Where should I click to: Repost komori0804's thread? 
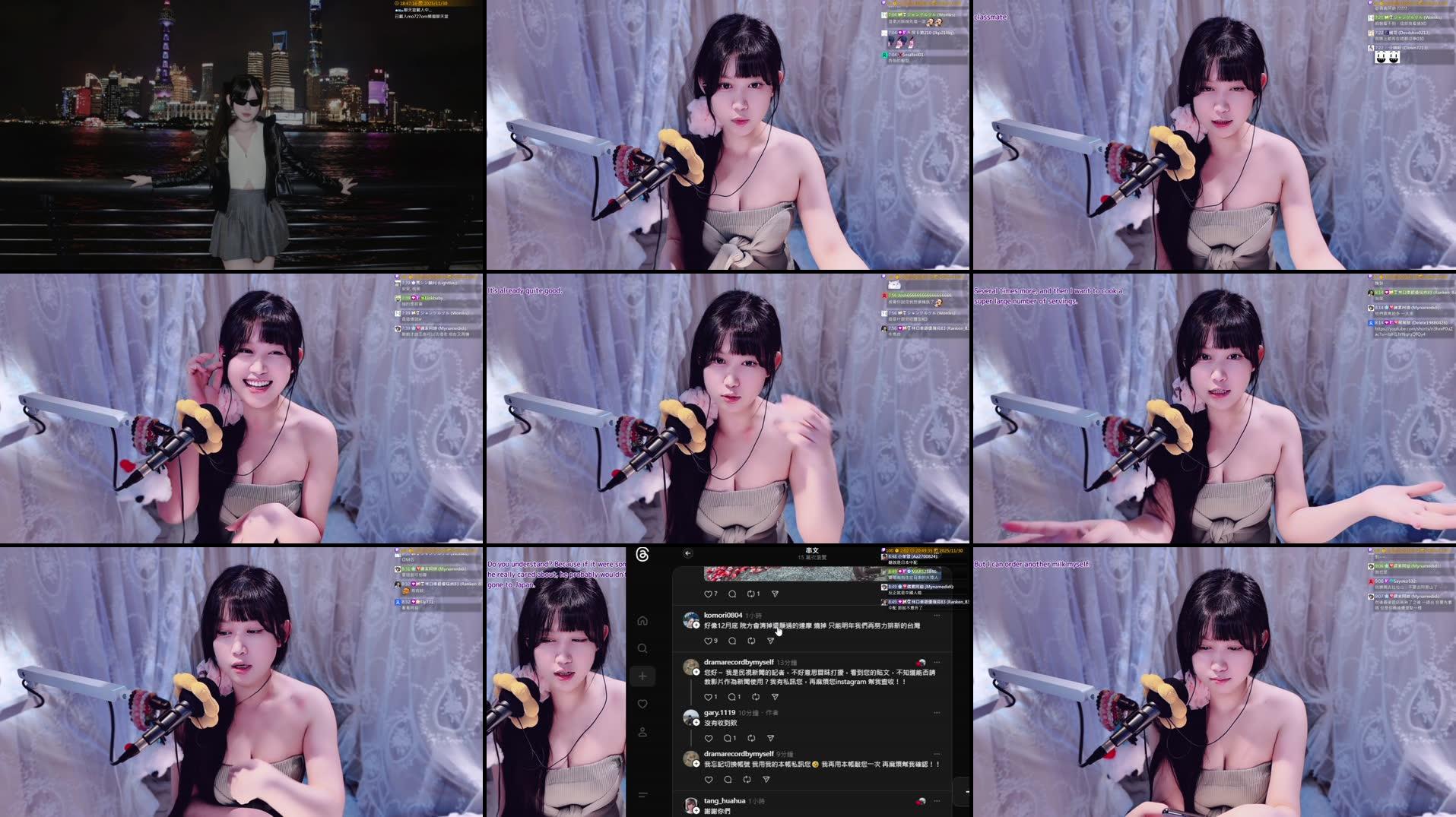[751, 641]
